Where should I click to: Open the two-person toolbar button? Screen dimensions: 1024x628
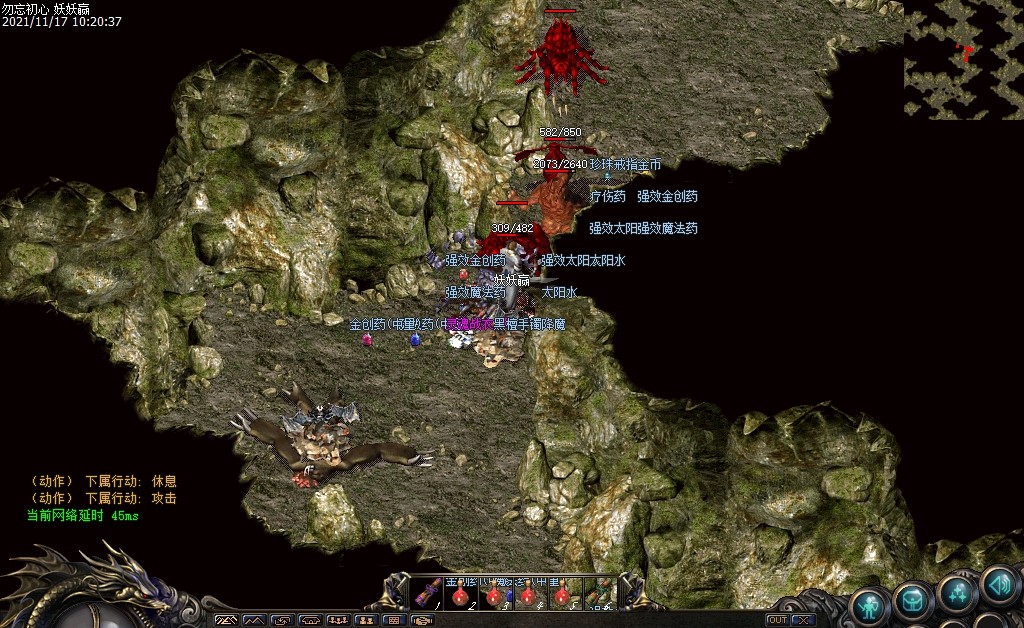(x=366, y=620)
